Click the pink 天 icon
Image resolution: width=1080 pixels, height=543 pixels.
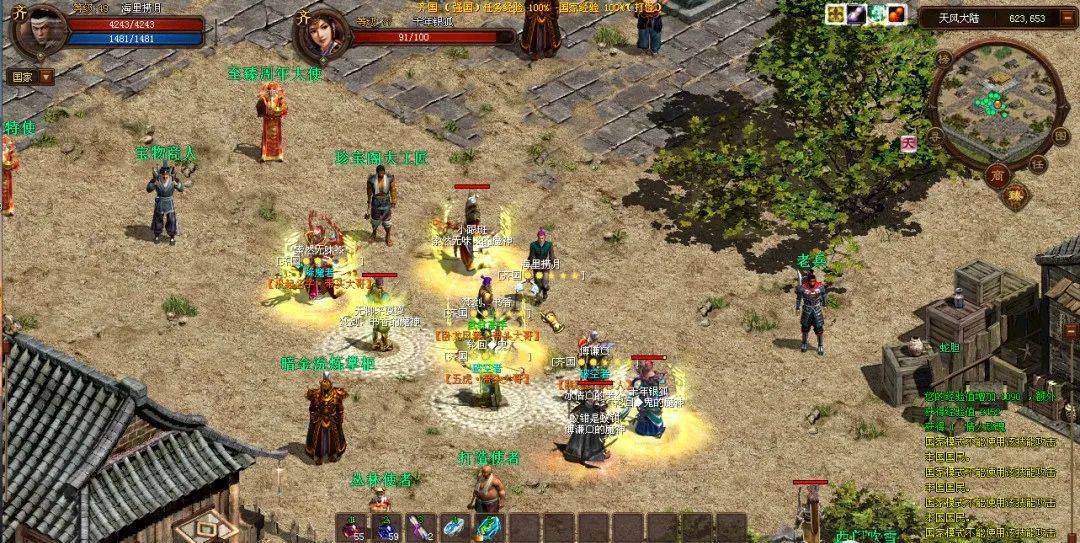[908, 144]
